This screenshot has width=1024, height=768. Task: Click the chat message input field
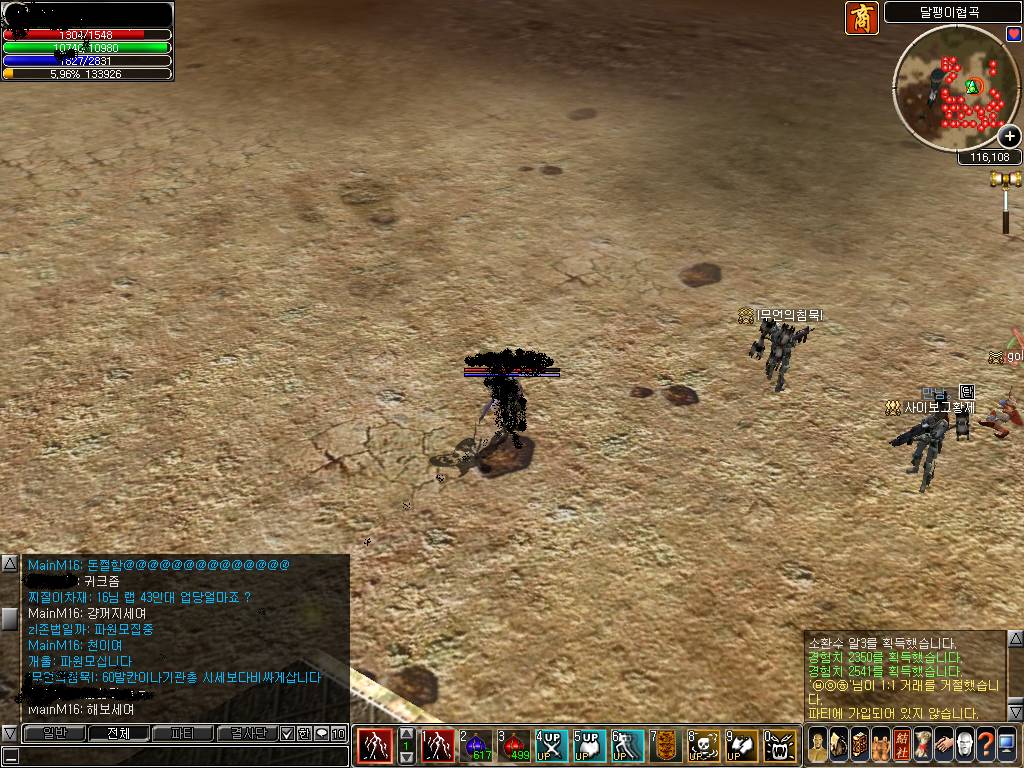point(180,756)
